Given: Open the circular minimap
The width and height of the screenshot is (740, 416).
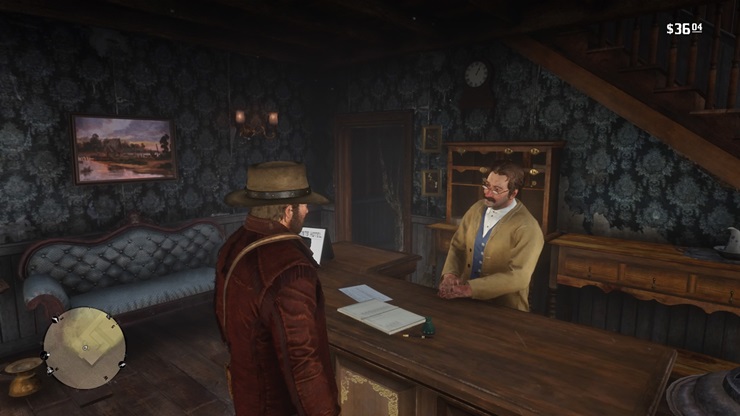Looking at the screenshot, I should coord(85,347).
